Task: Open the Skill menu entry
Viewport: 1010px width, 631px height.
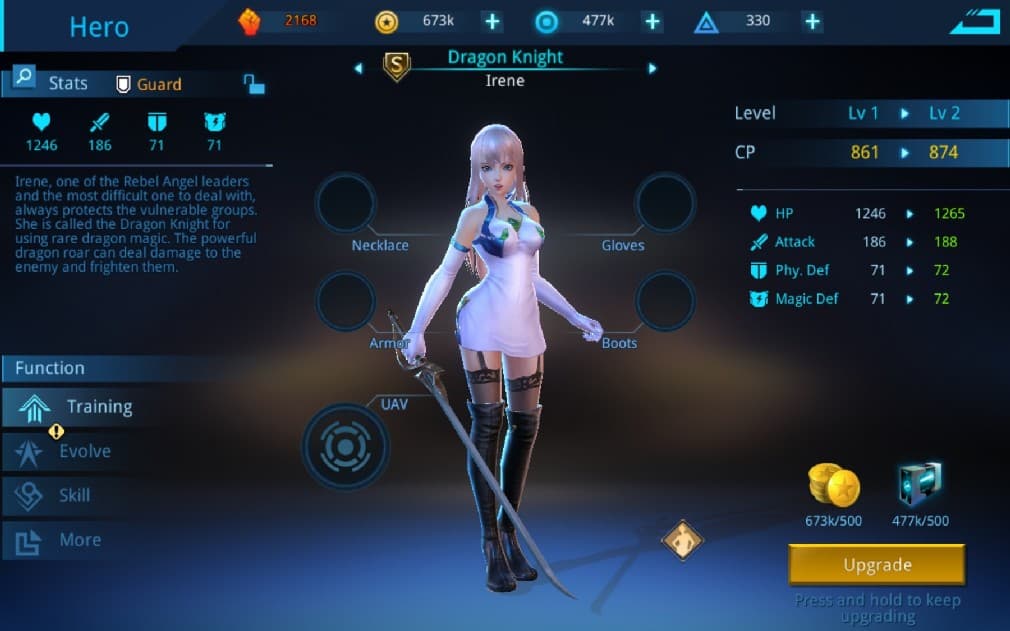Action: pos(60,495)
